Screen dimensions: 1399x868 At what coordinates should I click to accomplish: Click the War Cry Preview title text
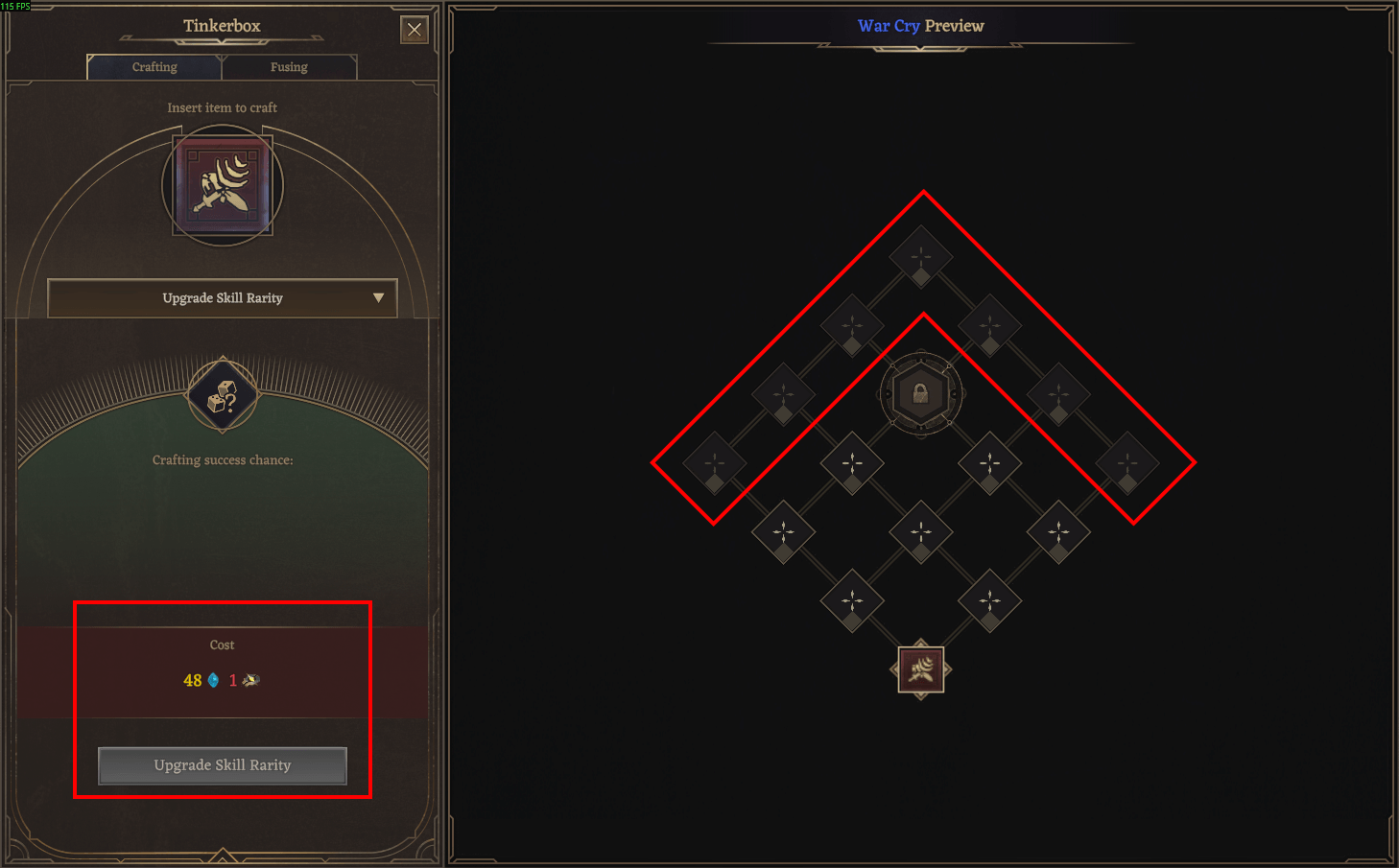[x=920, y=26]
